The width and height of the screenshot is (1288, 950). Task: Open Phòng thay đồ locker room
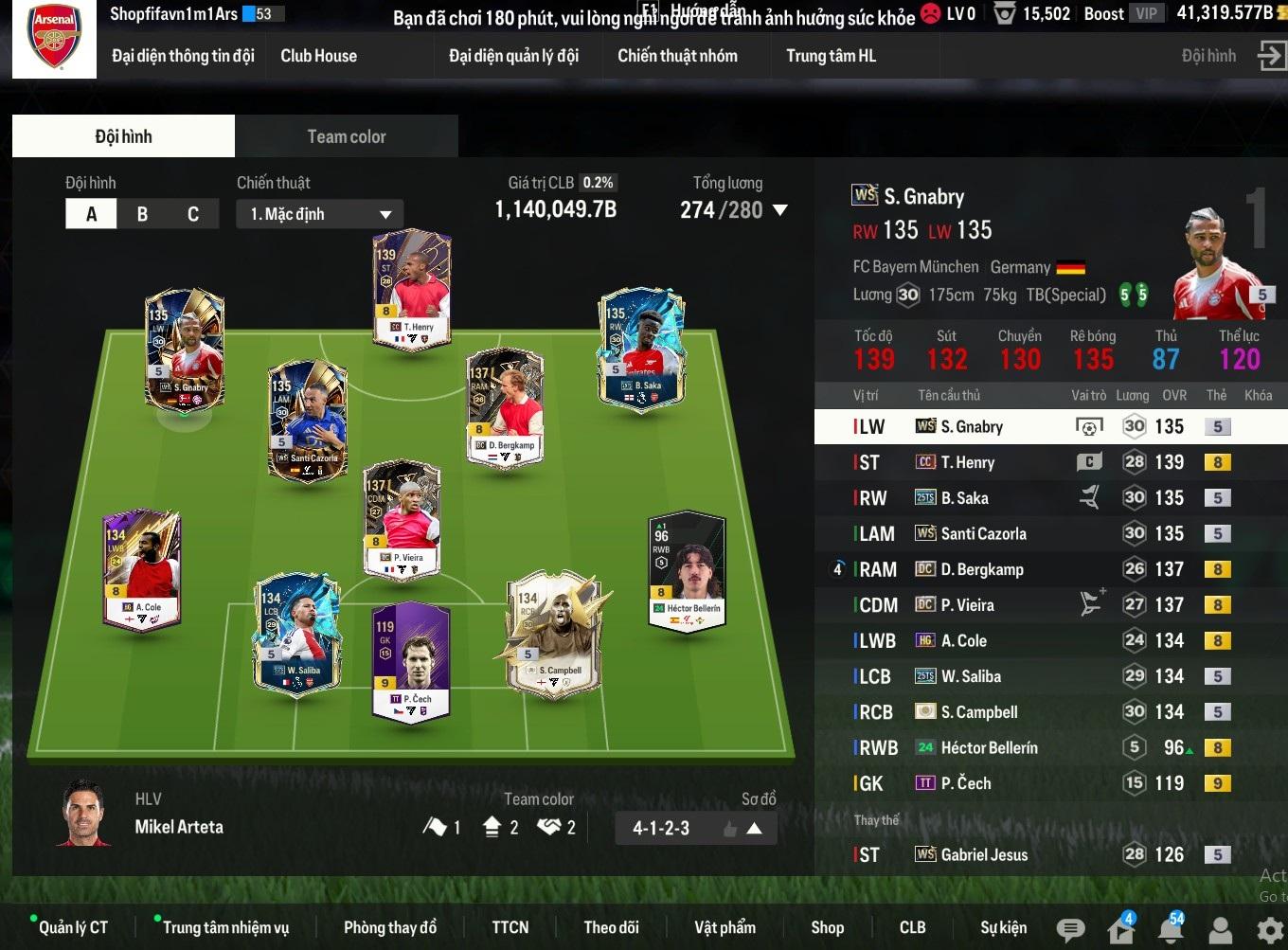tap(390, 927)
